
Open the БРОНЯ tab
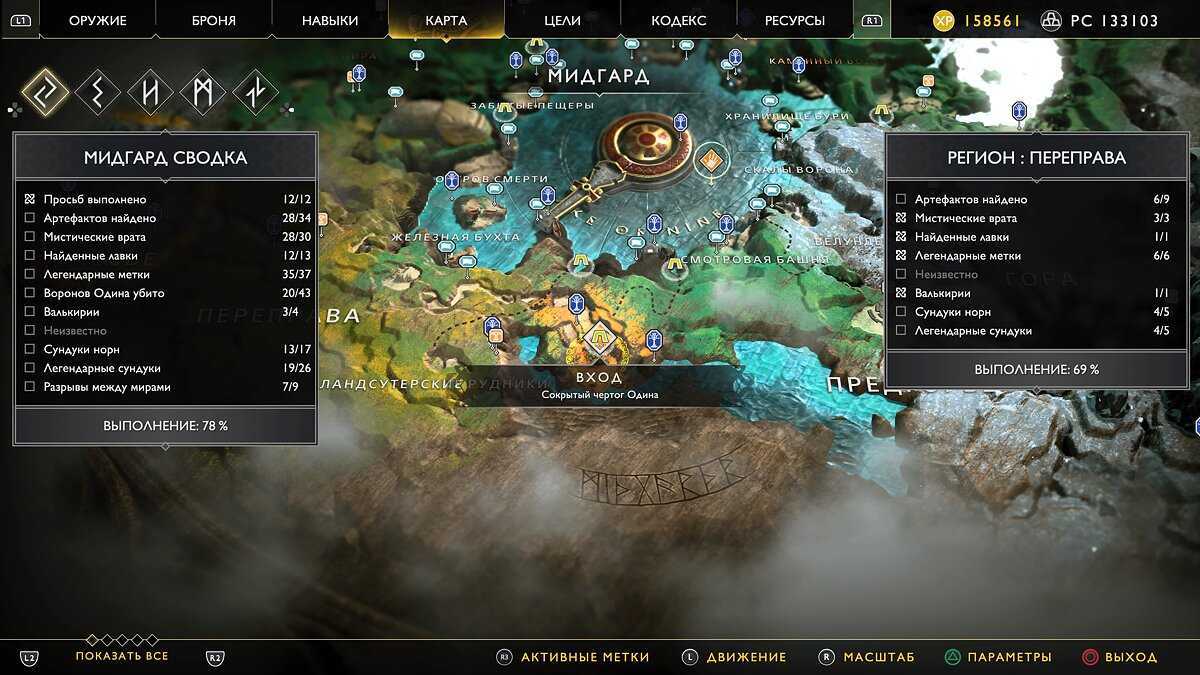point(214,20)
